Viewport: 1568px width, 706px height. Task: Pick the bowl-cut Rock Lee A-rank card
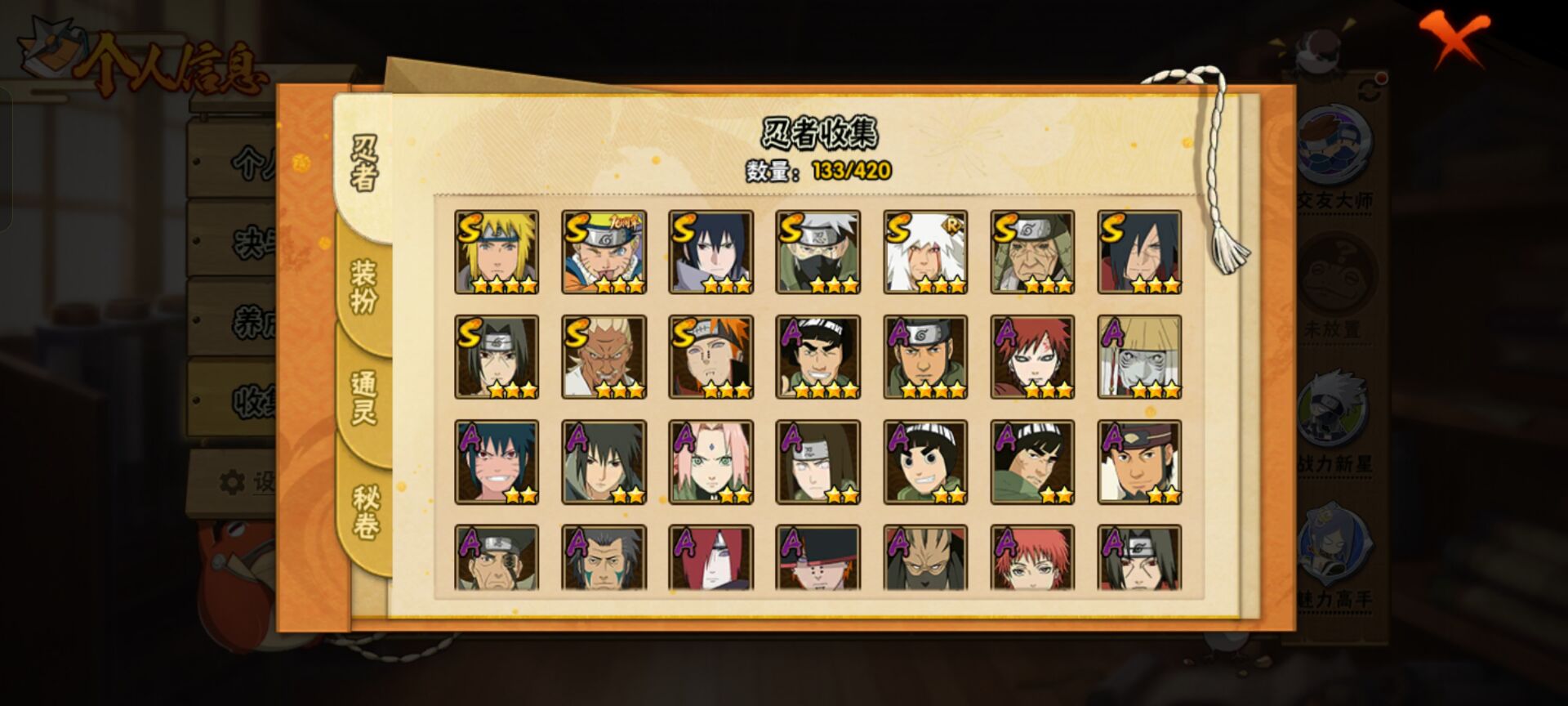click(925, 462)
